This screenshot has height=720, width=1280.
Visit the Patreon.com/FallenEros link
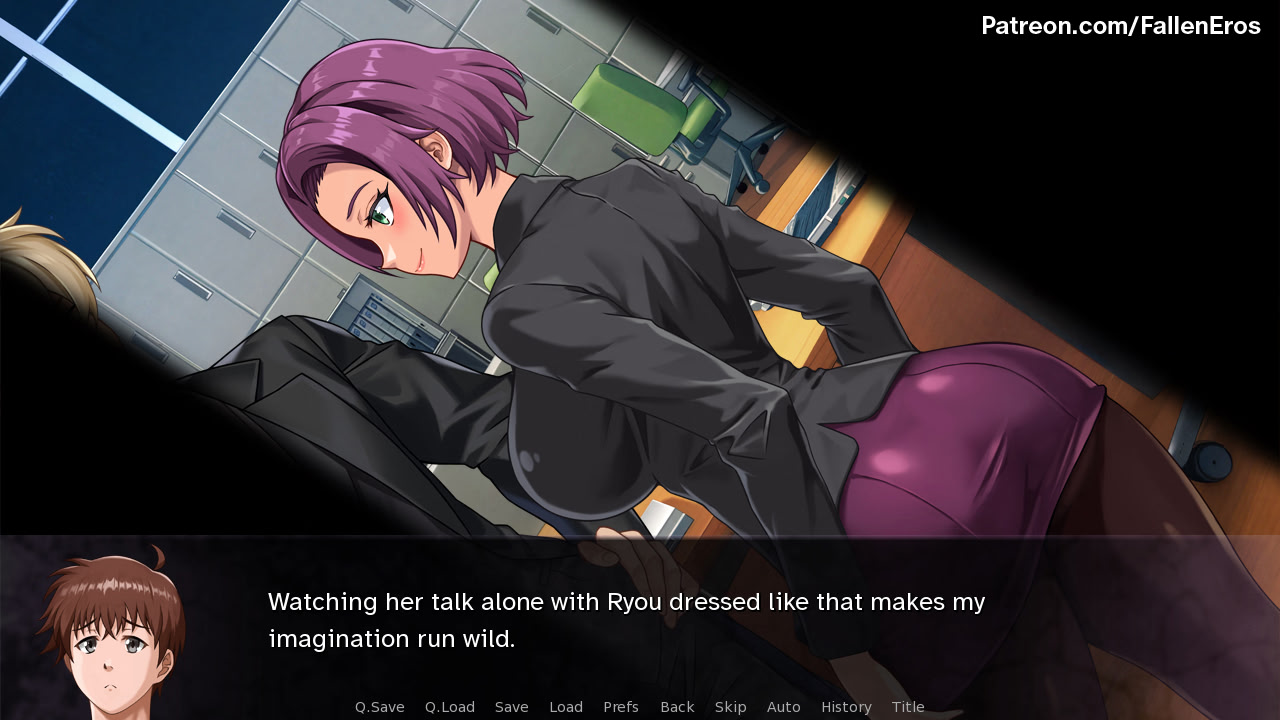coord(1122,26)
